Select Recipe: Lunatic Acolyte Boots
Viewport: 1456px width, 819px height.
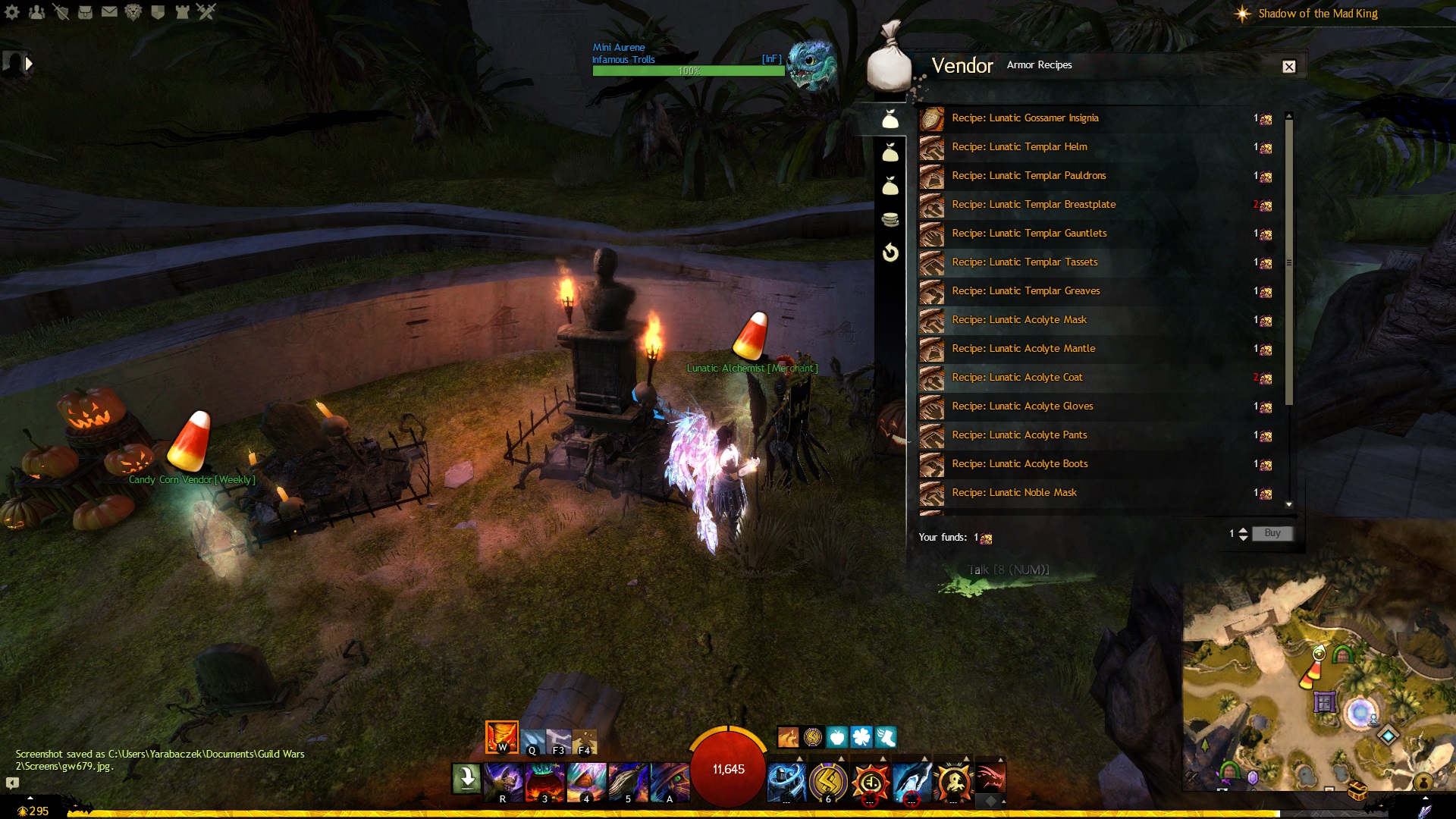[1019, 464]
